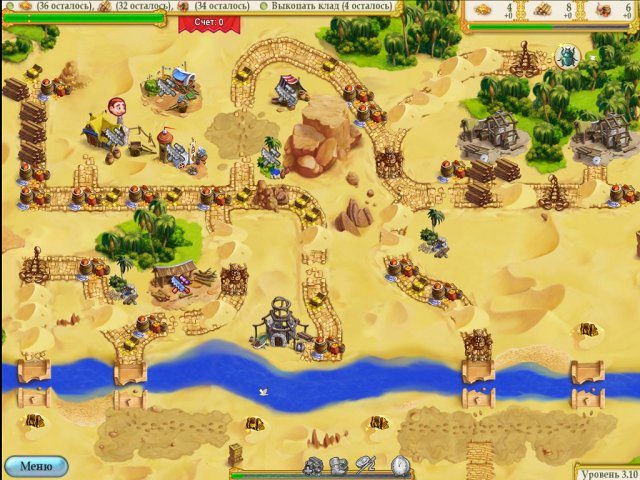Activate the stopwatch time bonus icon
Image resolution: width=640 pixels, height=480 pixels.
(x=400, y=466)
